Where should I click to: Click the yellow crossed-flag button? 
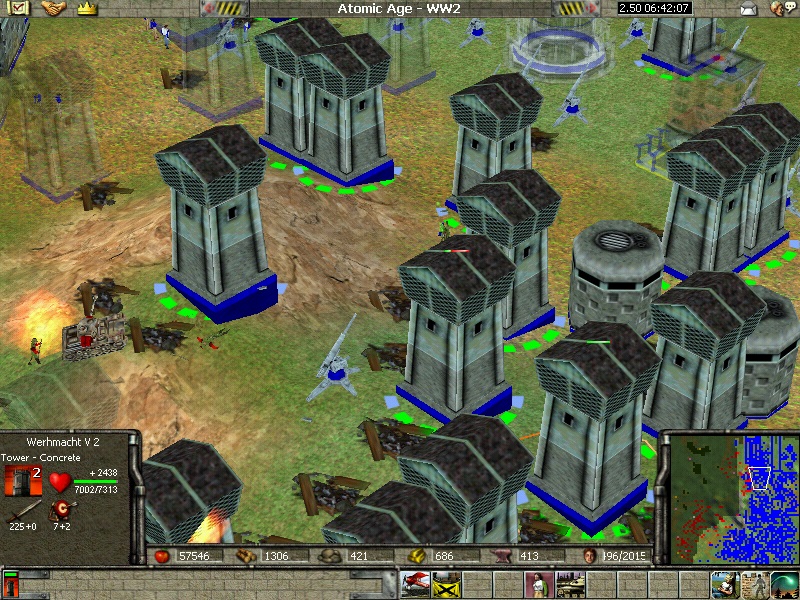(x=446, y=582)
